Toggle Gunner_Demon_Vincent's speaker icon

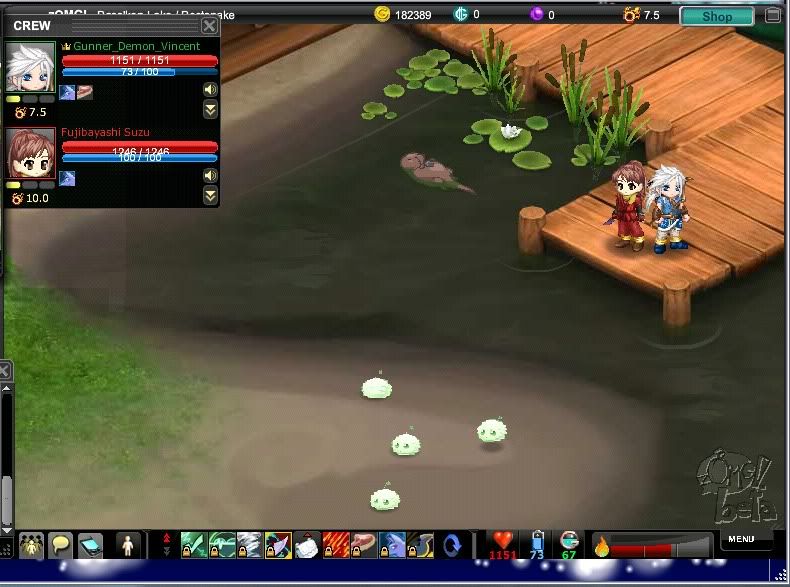click(210, 90)
